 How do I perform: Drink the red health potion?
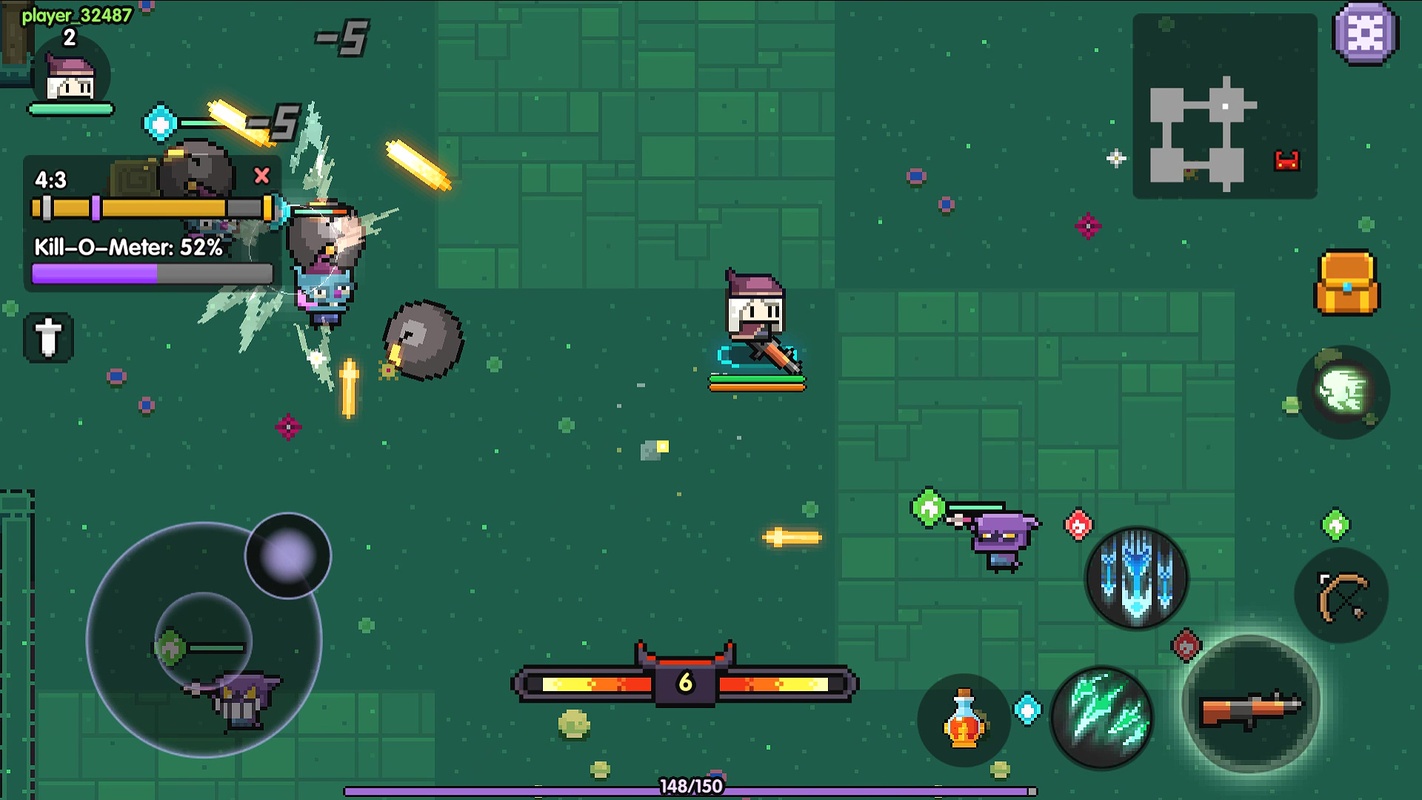[x=963, y=720]
